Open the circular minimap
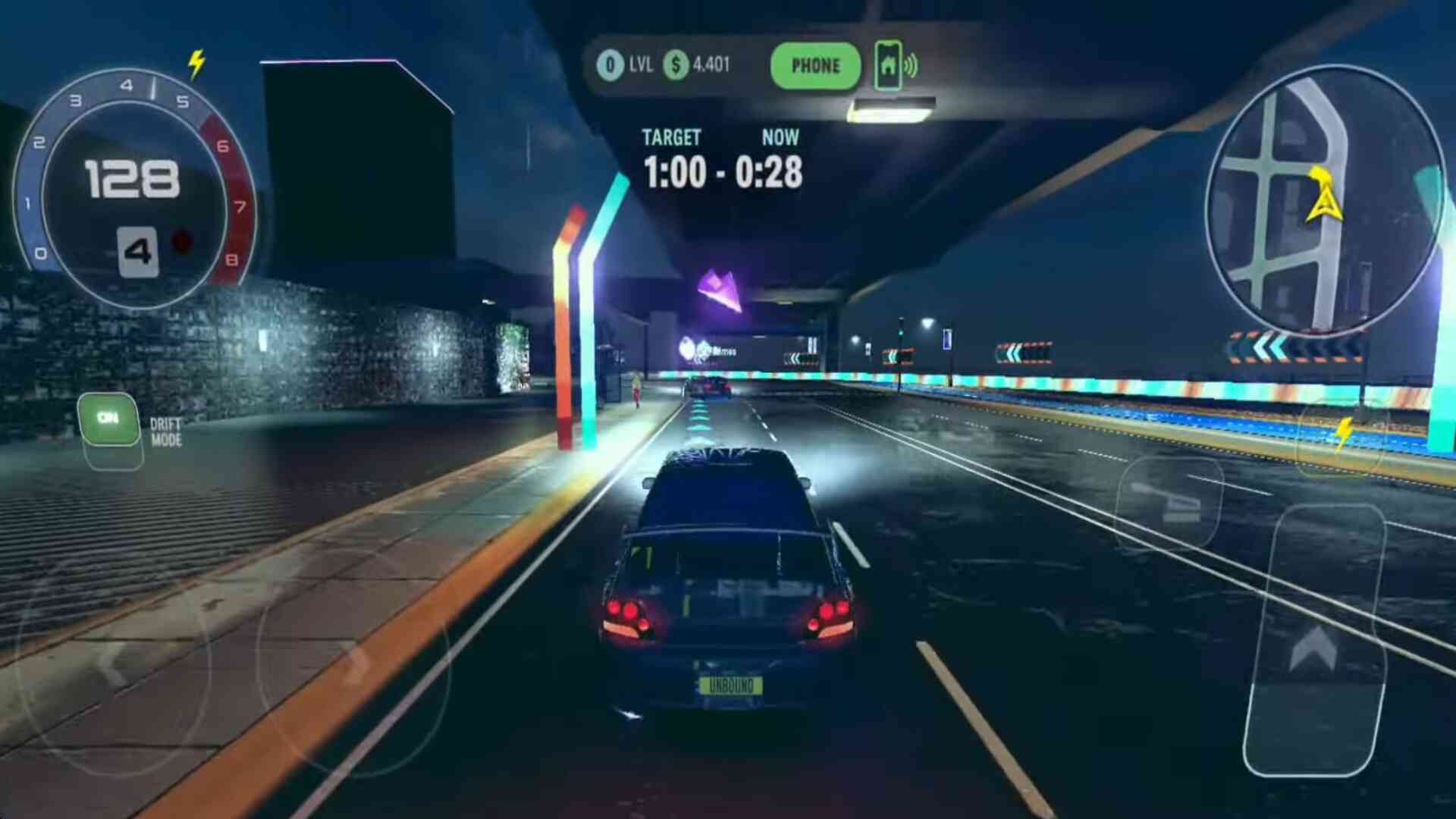Image resolution: width=1456 pixels, height=819 pixels. point(1322,201)
